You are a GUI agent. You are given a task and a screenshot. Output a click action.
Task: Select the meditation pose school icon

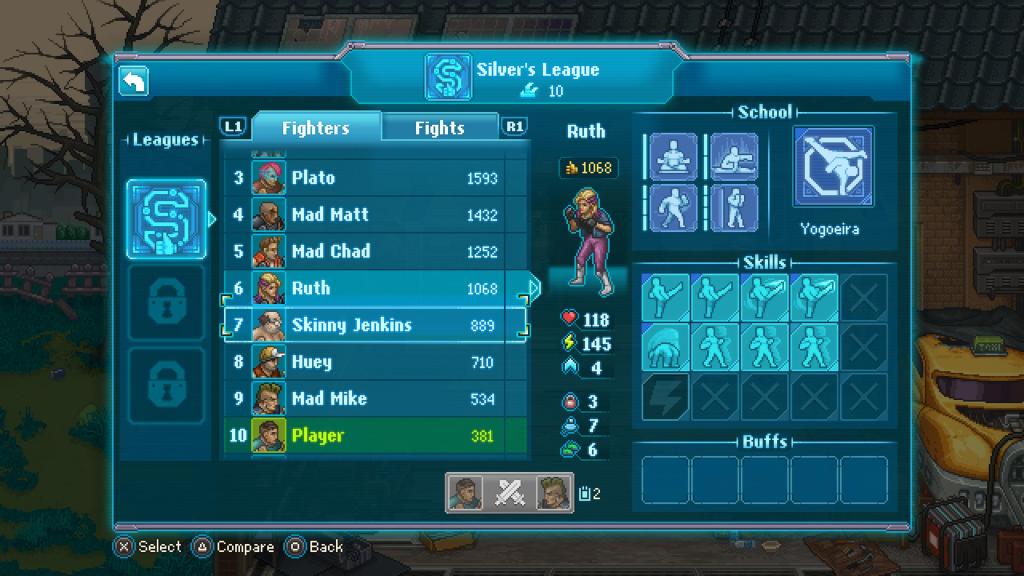click(x=673, y=157)
